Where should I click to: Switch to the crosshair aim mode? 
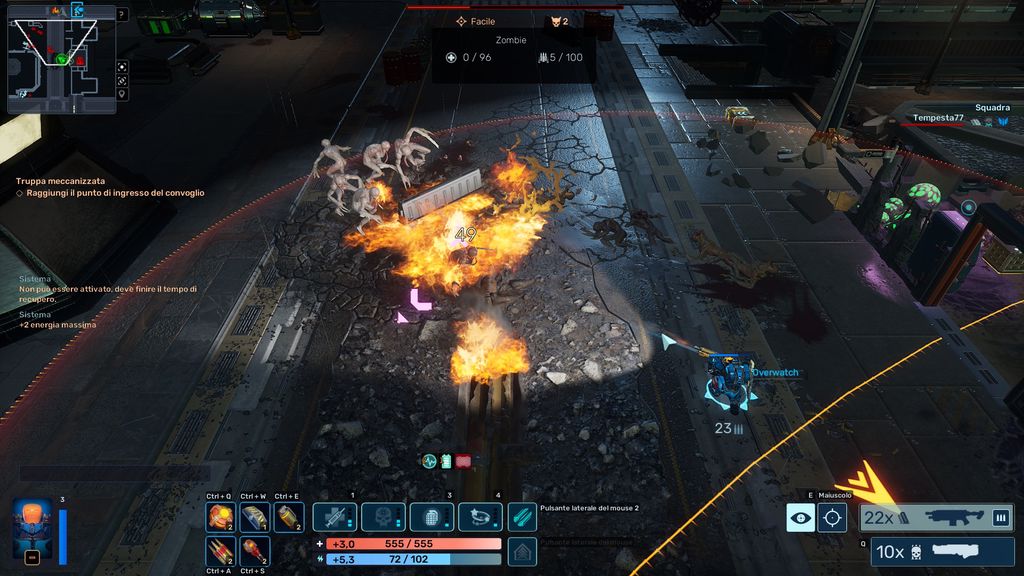click(832, 517)
